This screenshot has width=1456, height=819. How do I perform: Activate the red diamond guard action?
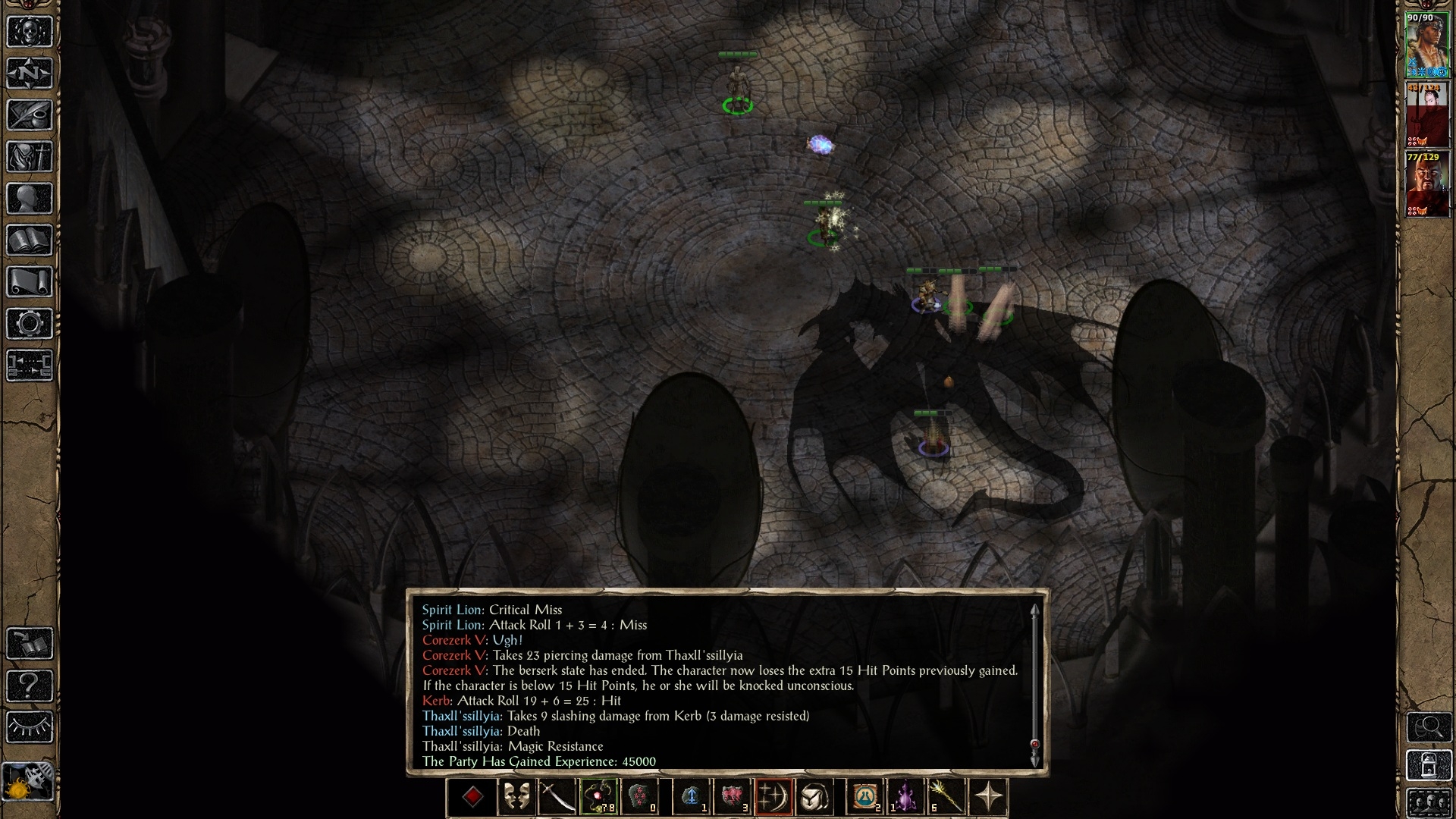[472, 797]
